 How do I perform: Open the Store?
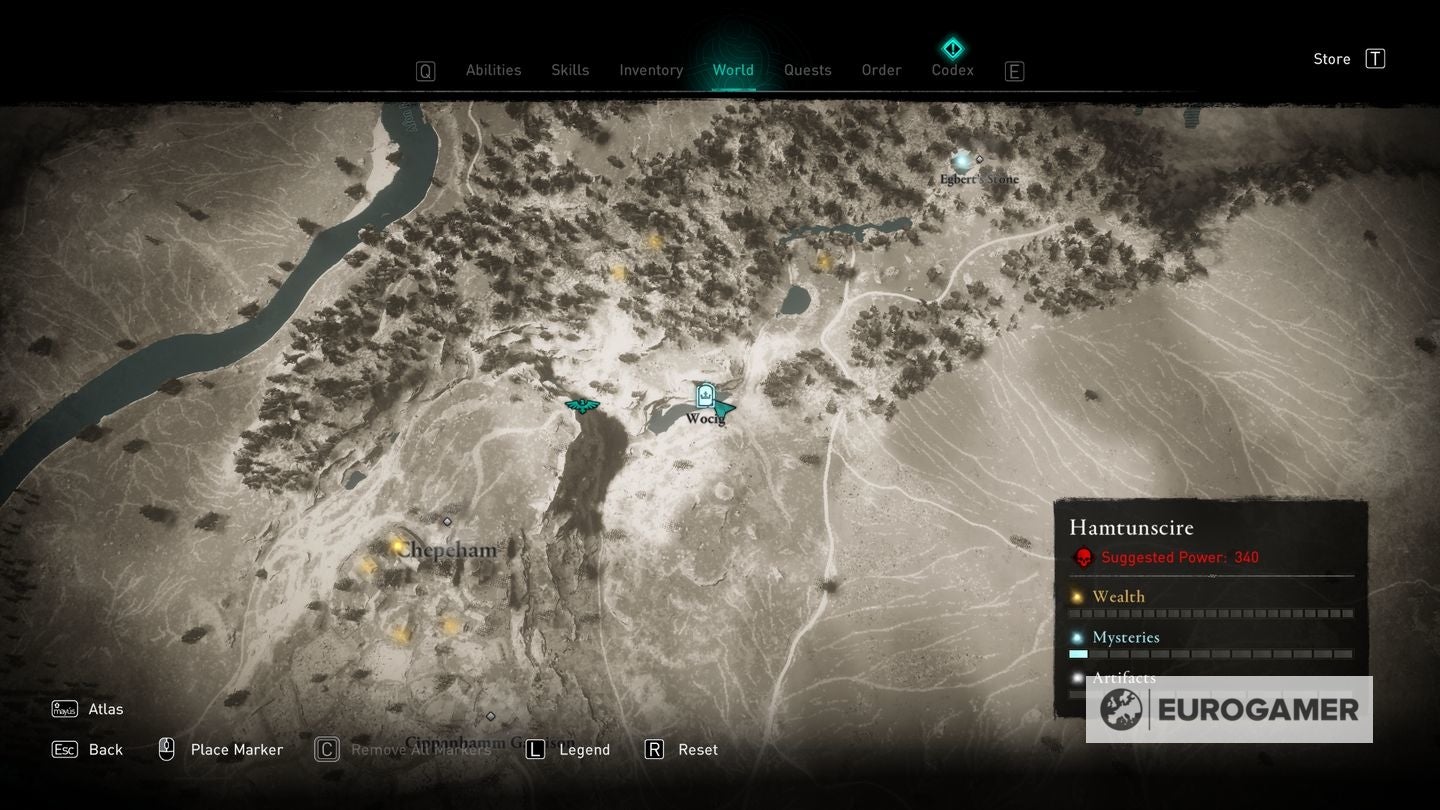(x=1331, y=58)
